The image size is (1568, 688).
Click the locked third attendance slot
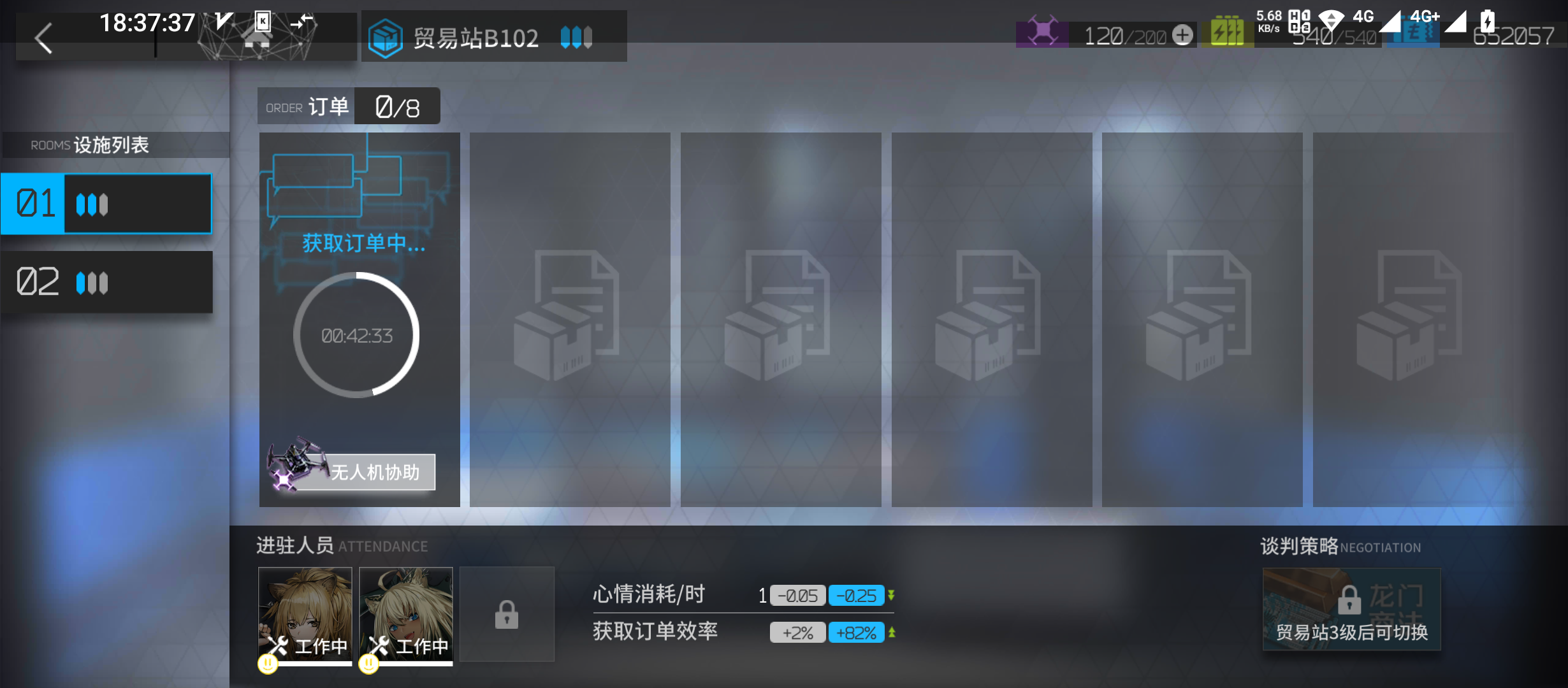click(507, 613)
